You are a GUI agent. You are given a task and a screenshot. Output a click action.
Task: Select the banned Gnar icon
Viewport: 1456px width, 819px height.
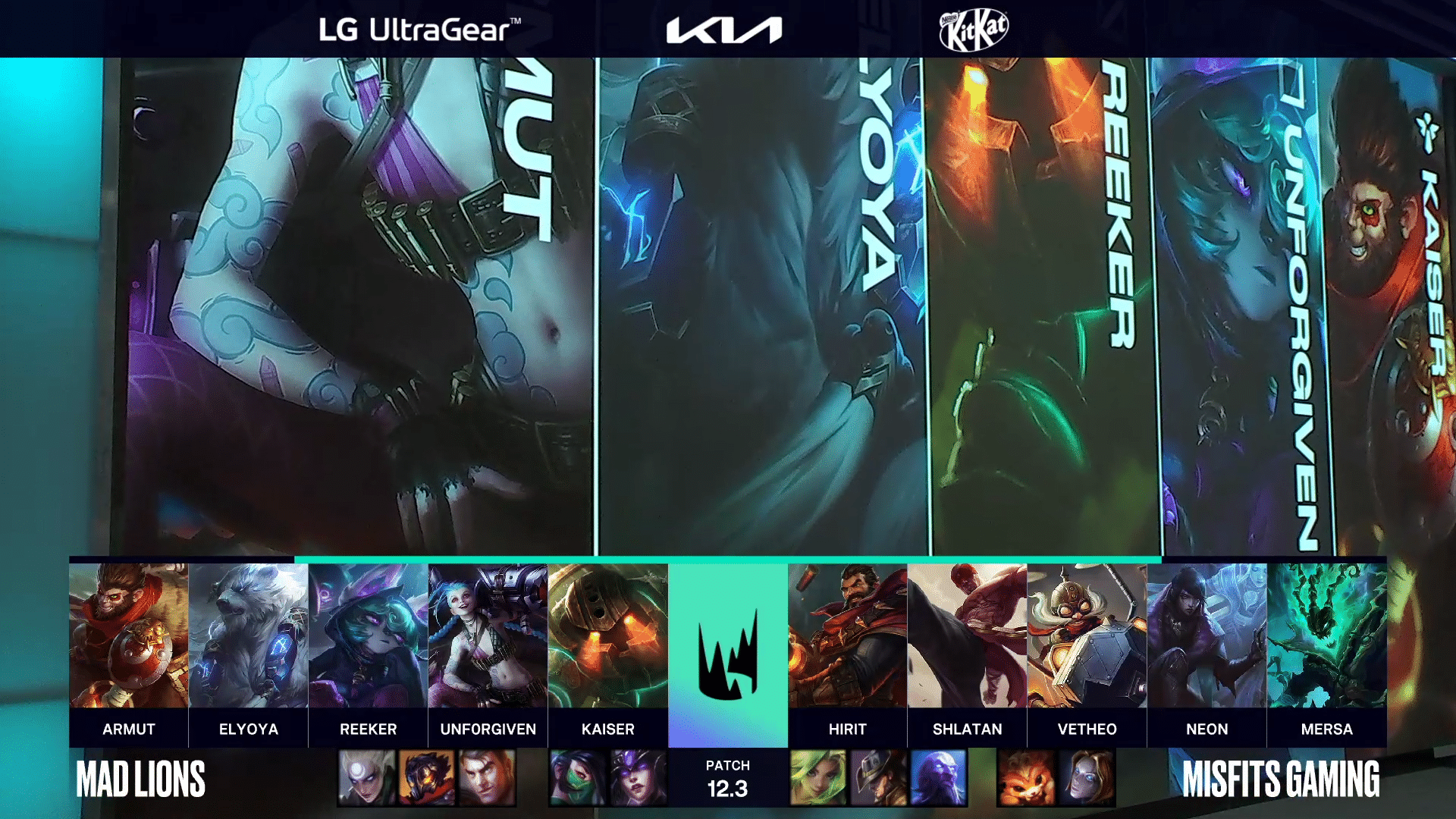[1026, 778]
